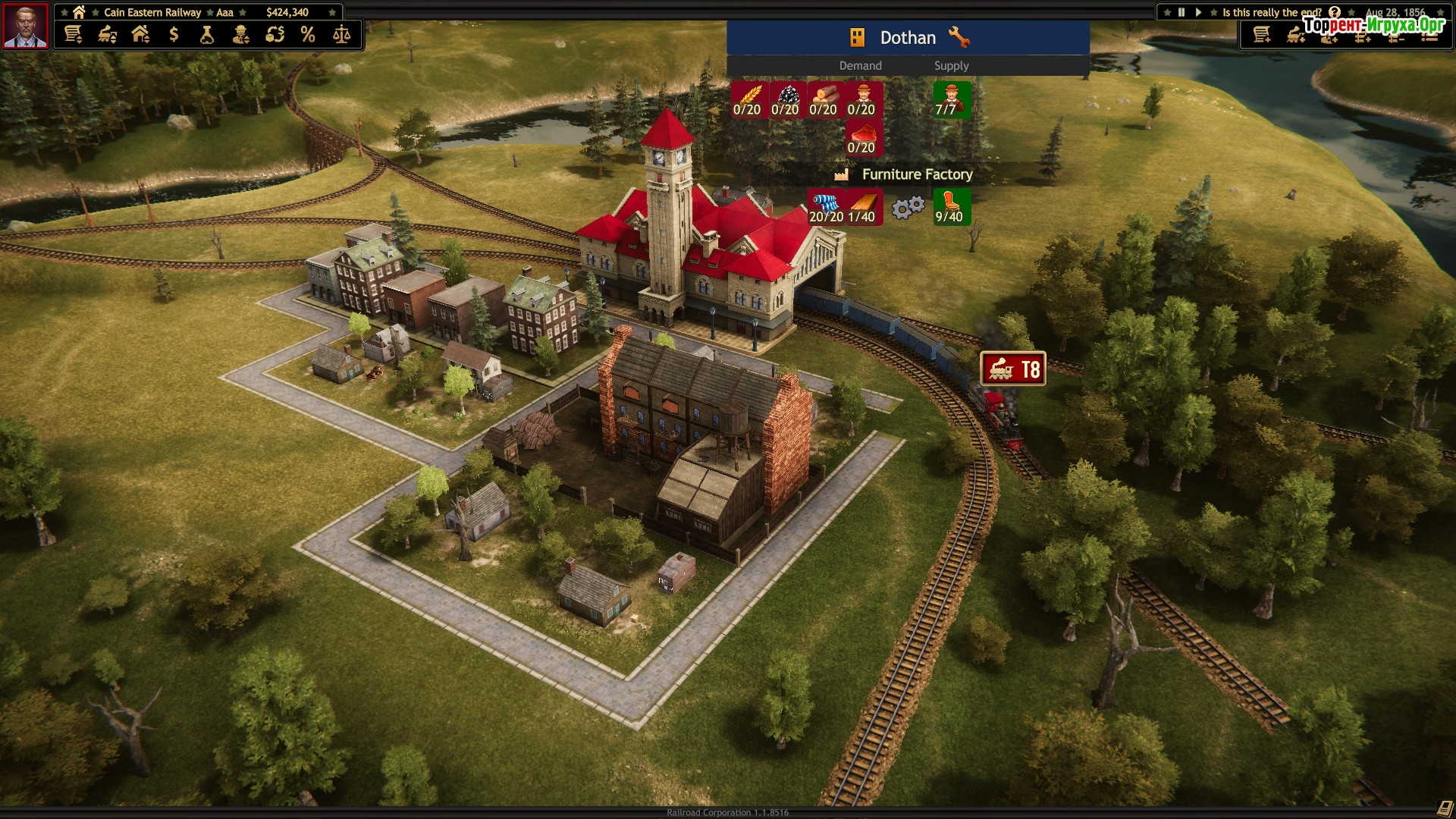
Task: Select the T8 train marker
Action: tap(1013, 369)
